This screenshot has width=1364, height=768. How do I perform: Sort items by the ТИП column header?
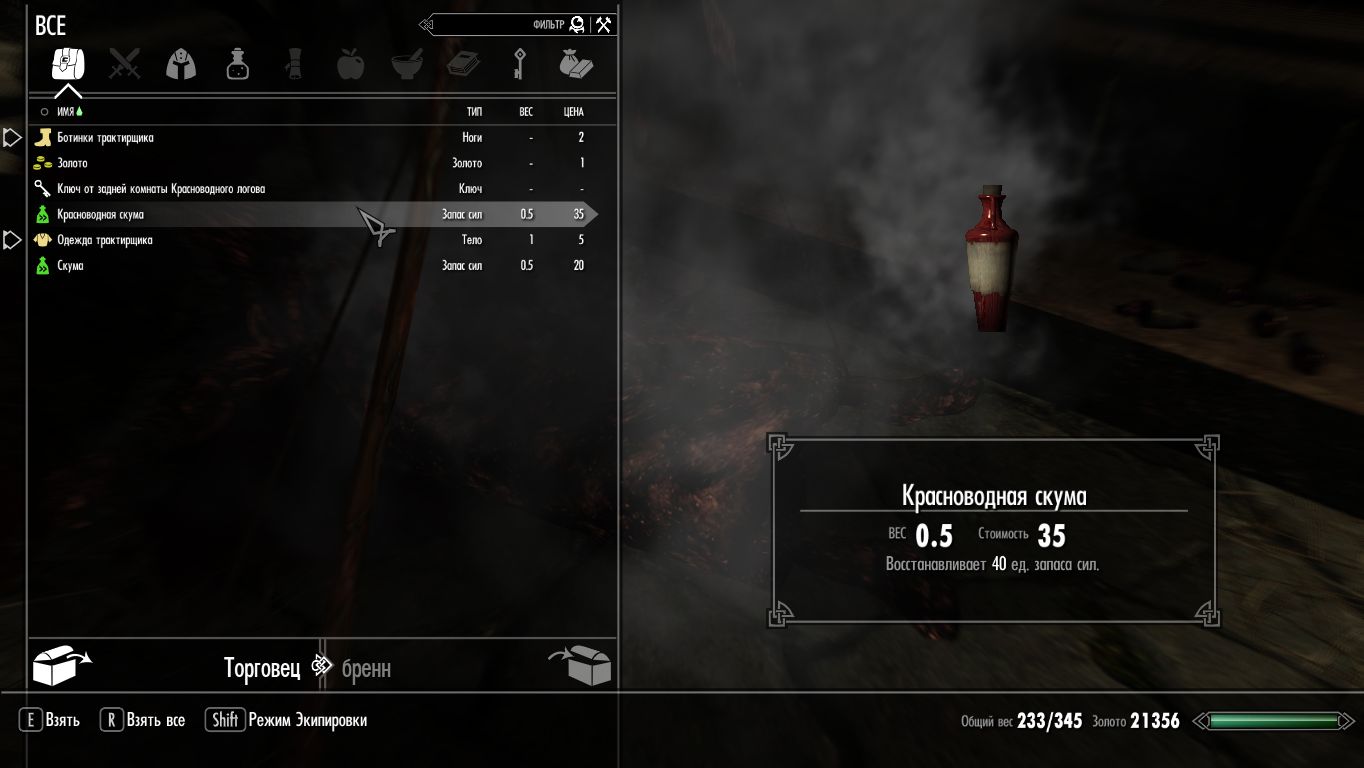(474, 112)
